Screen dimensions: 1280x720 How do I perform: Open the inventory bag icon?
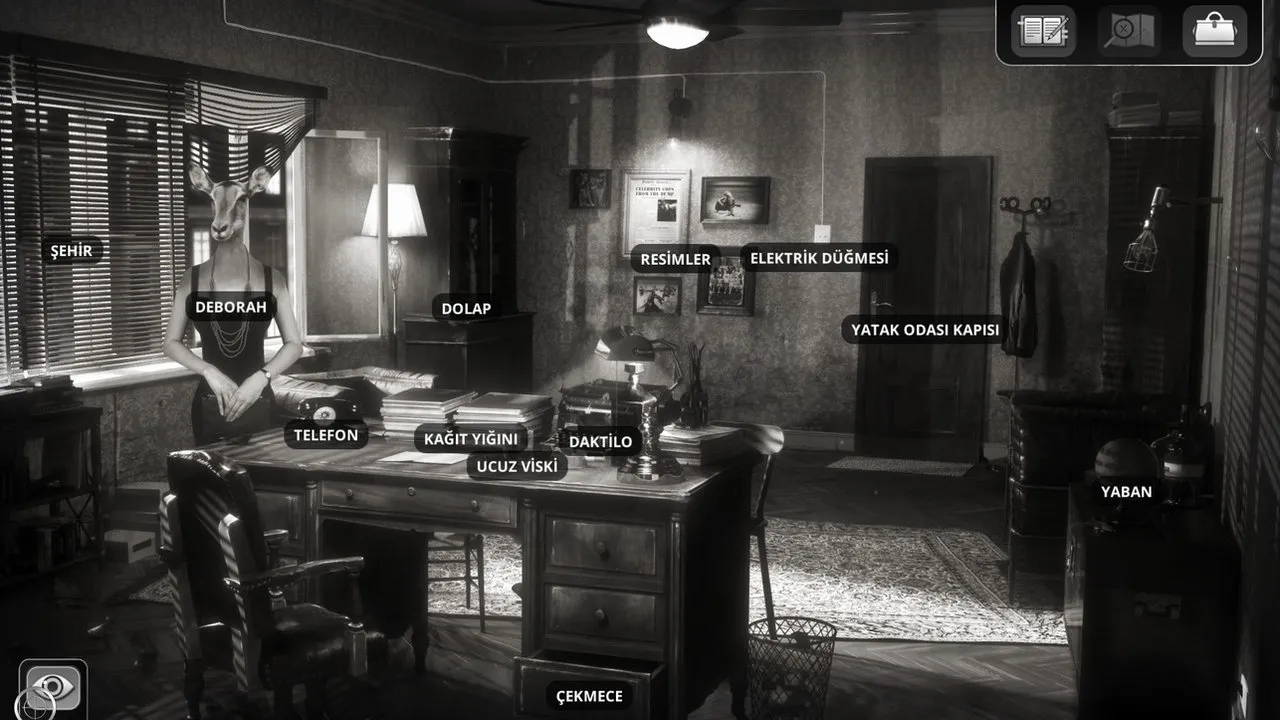(x=1214, y=31)
